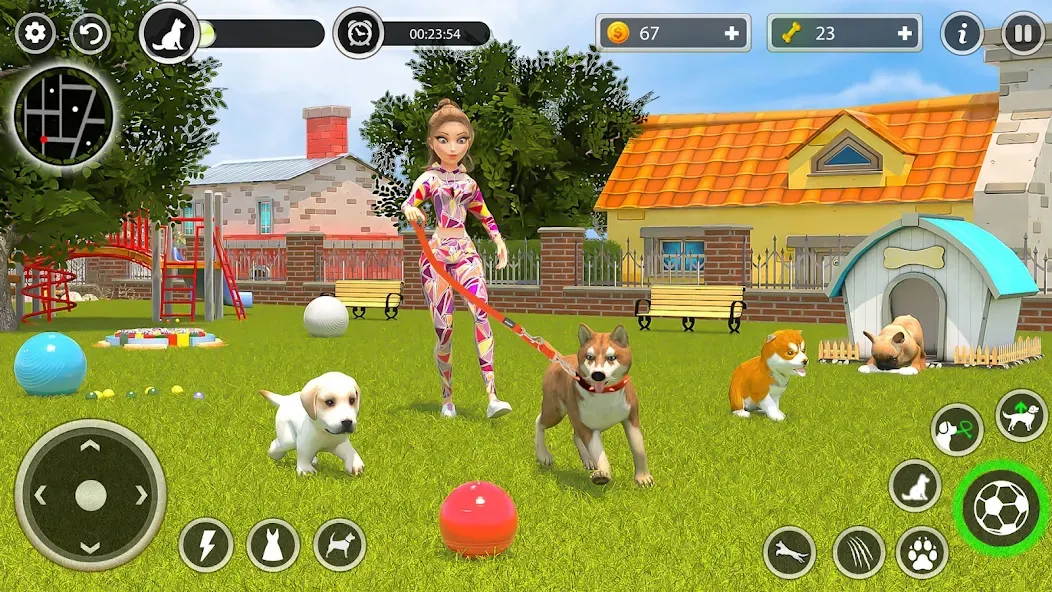
Task: Open the dress outfit menu
Action: coord(273,545)
